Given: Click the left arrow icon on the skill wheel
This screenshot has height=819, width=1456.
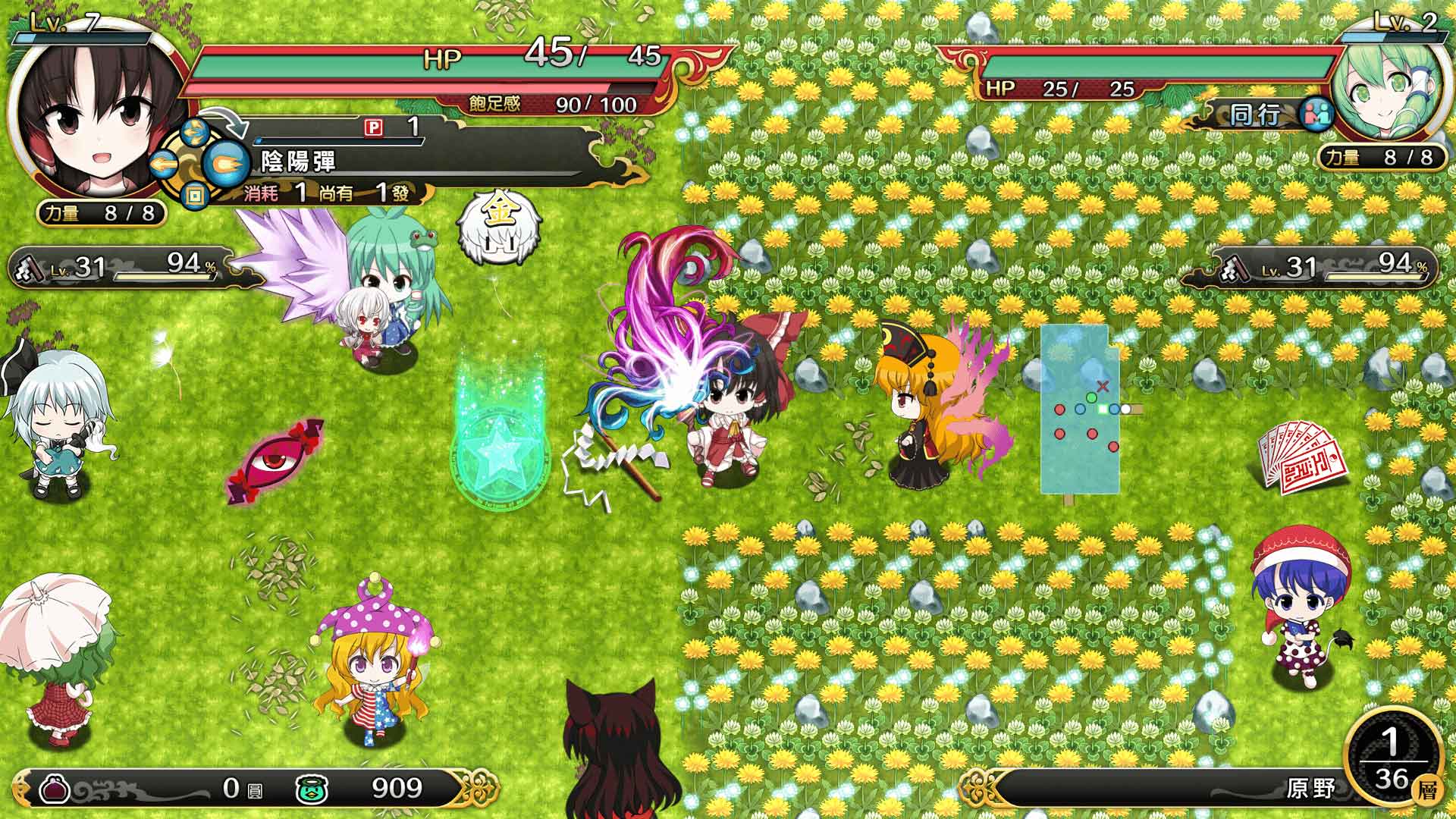Looking at the screenshot, I should 165,164.
